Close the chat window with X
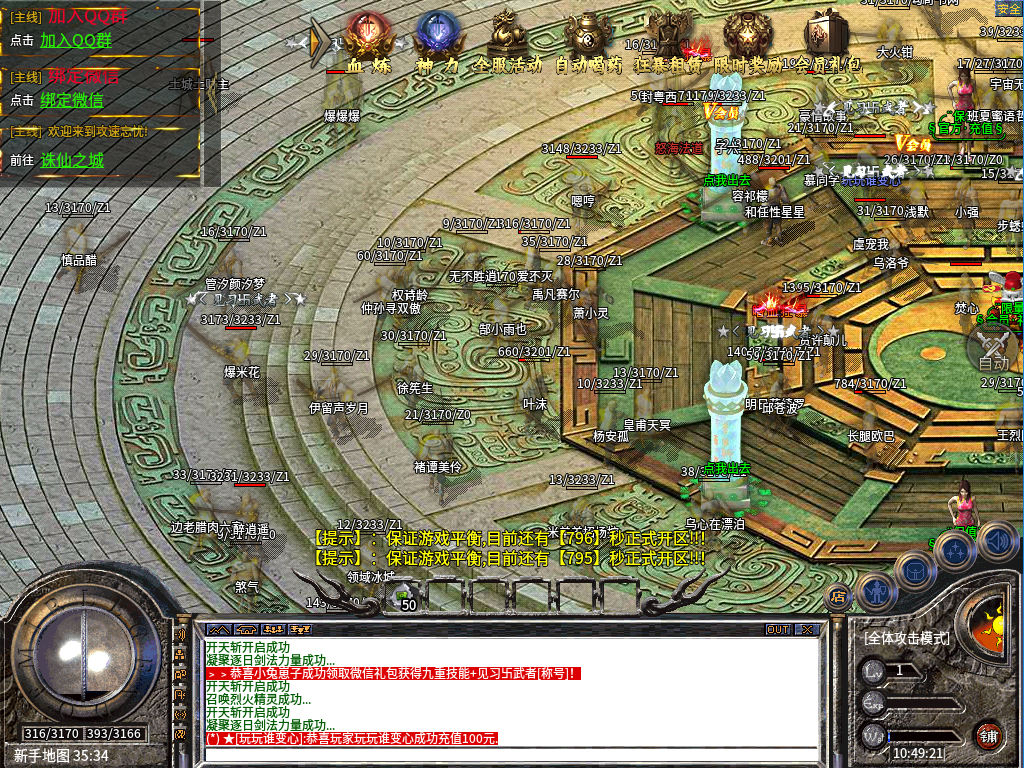Screen dimensions: 1024x768 coord(806,630)
